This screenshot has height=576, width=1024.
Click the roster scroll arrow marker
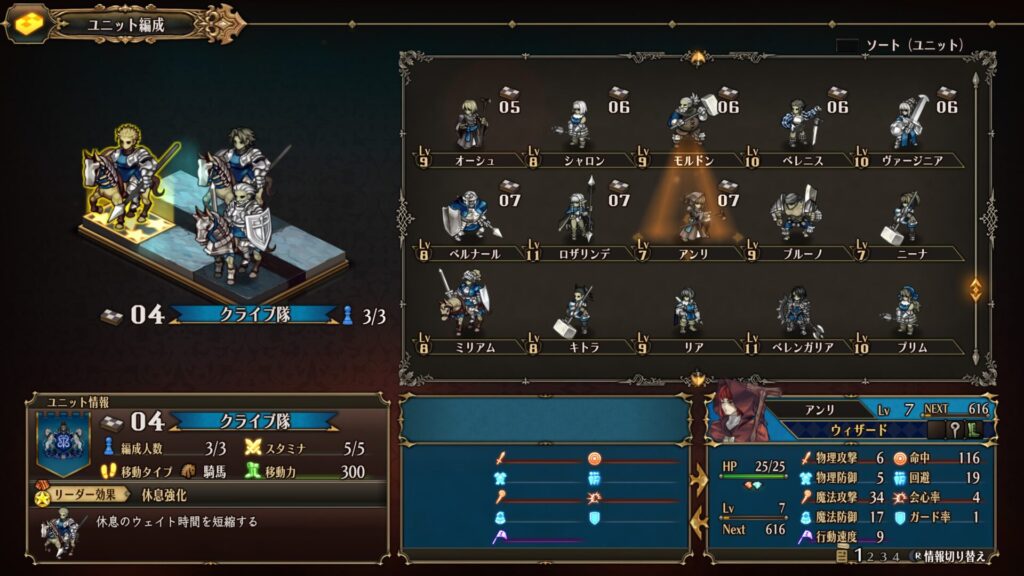click(976, 289)
